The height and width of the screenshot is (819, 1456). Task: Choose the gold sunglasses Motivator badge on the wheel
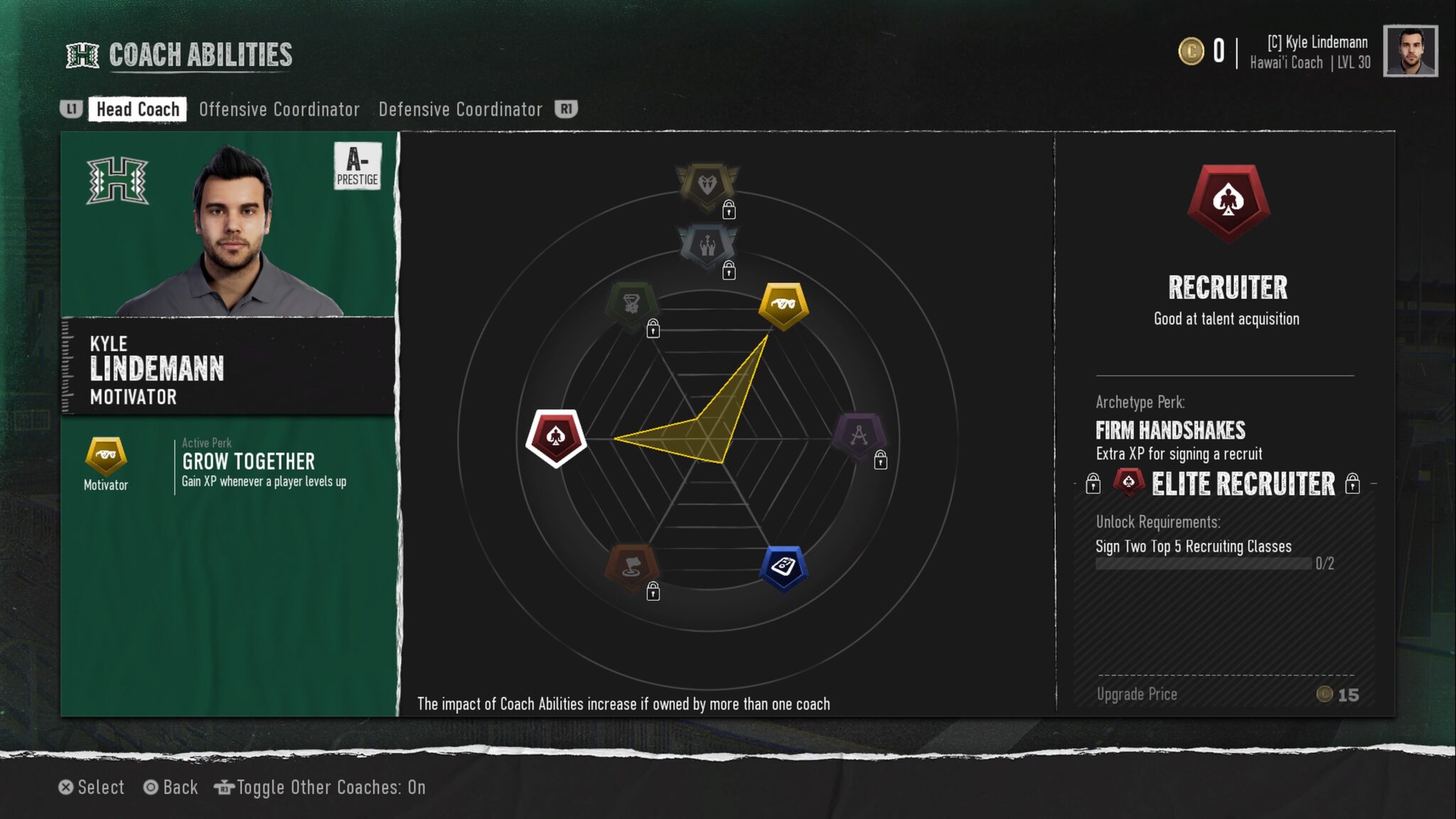[783, 306]
